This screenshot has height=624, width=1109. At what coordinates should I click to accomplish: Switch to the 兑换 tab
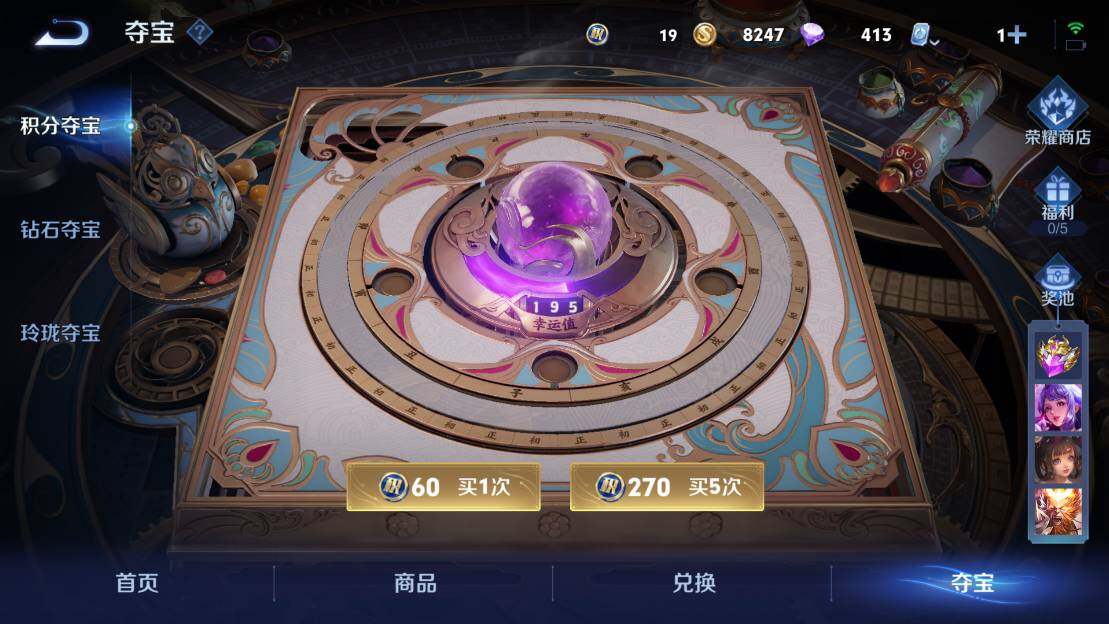pos(693,583)
